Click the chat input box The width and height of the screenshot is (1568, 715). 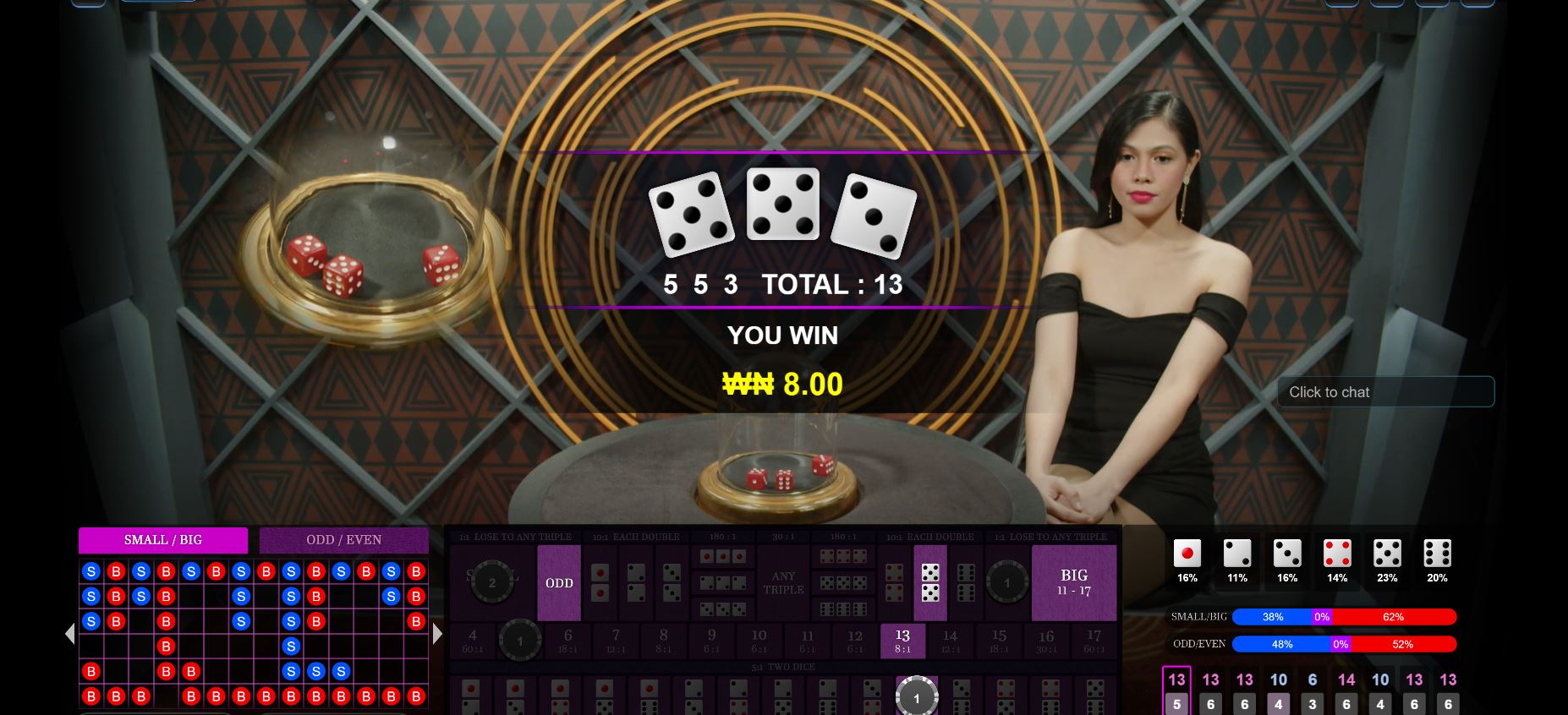1385,392
